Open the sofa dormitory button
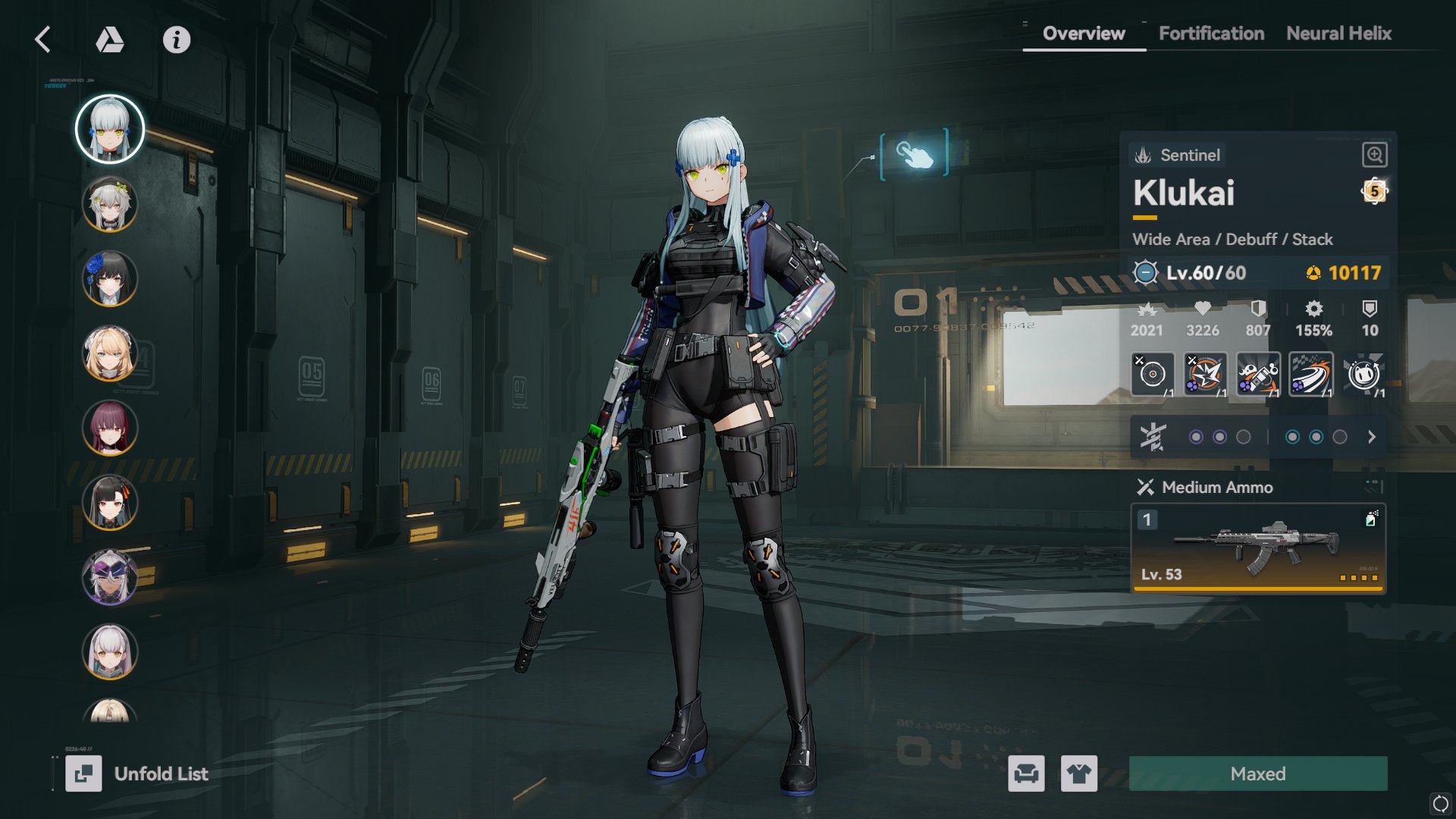Screen dimensions: 1456x819 1026,773
